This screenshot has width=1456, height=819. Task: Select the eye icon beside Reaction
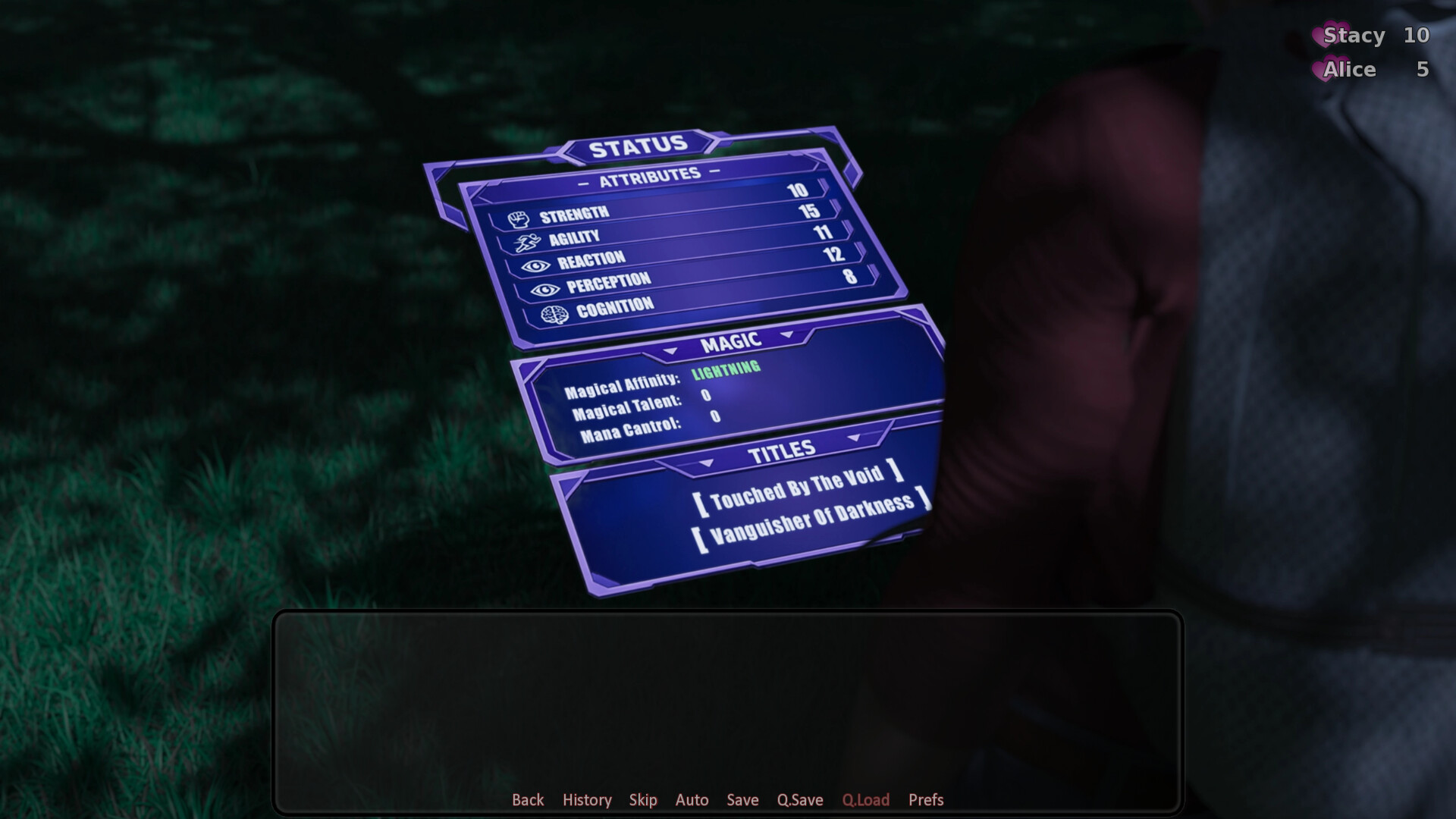535,265
